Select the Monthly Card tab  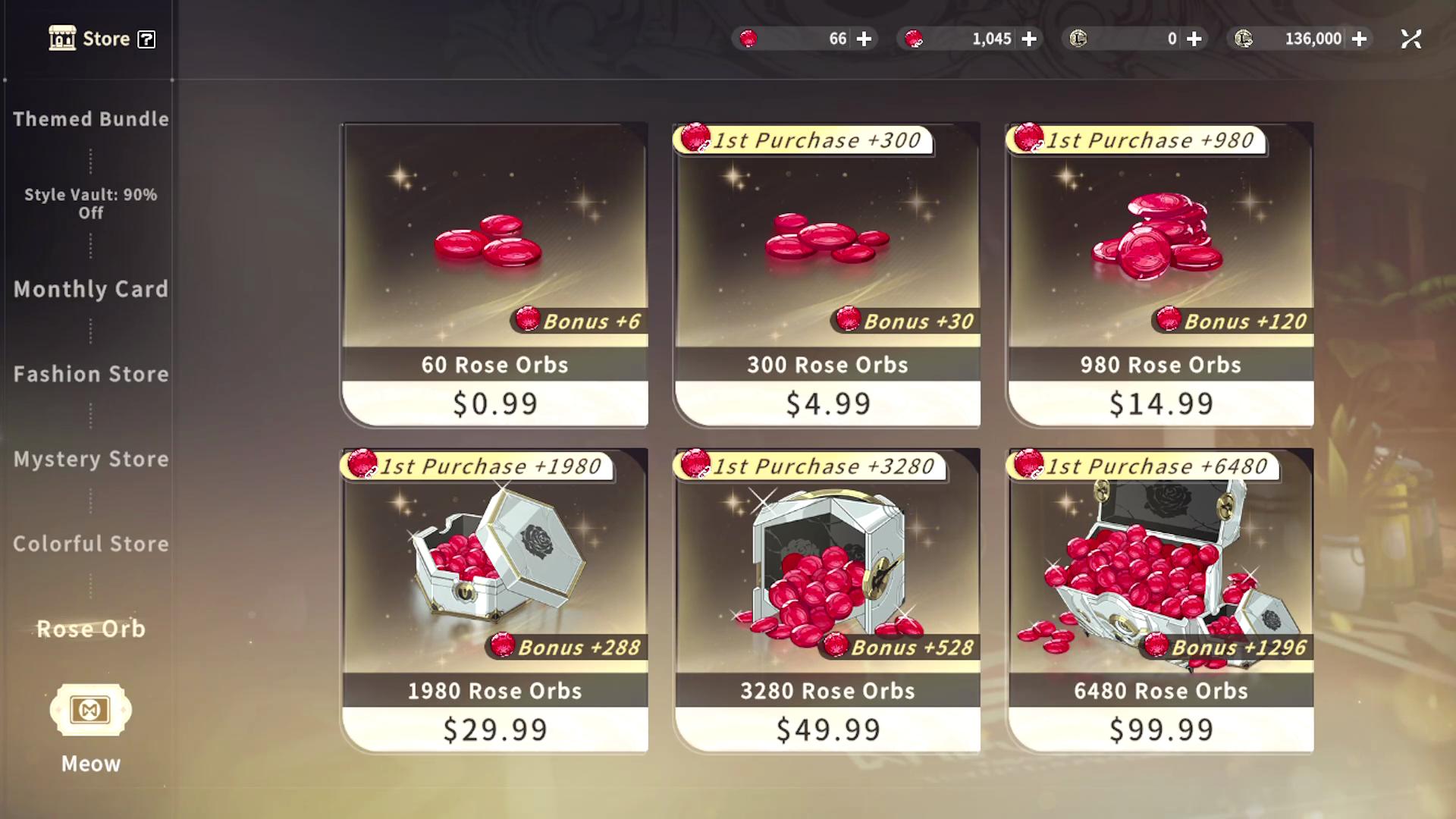coord(91,289)
